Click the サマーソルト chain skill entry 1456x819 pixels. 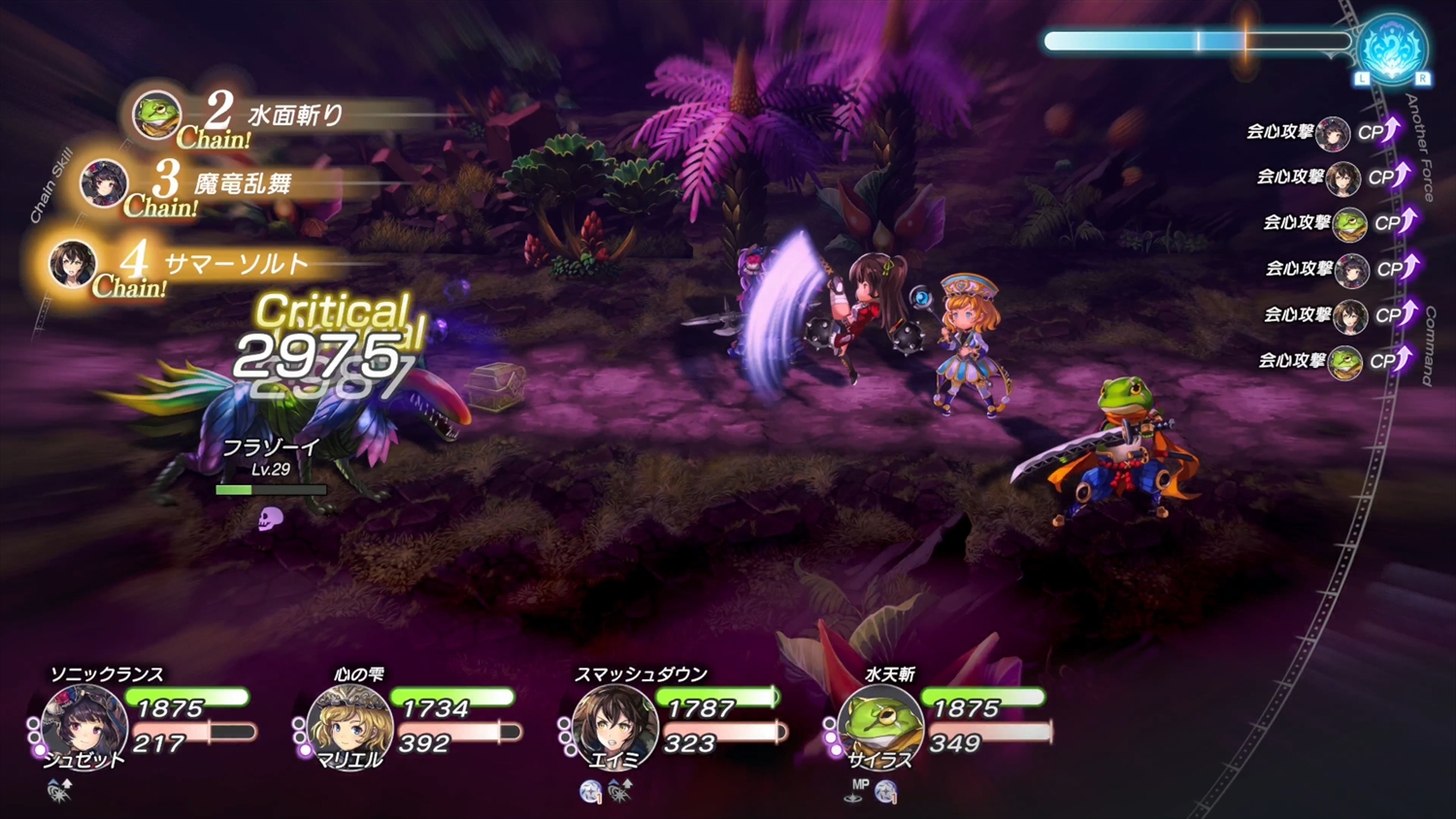(x=236, y=264)
